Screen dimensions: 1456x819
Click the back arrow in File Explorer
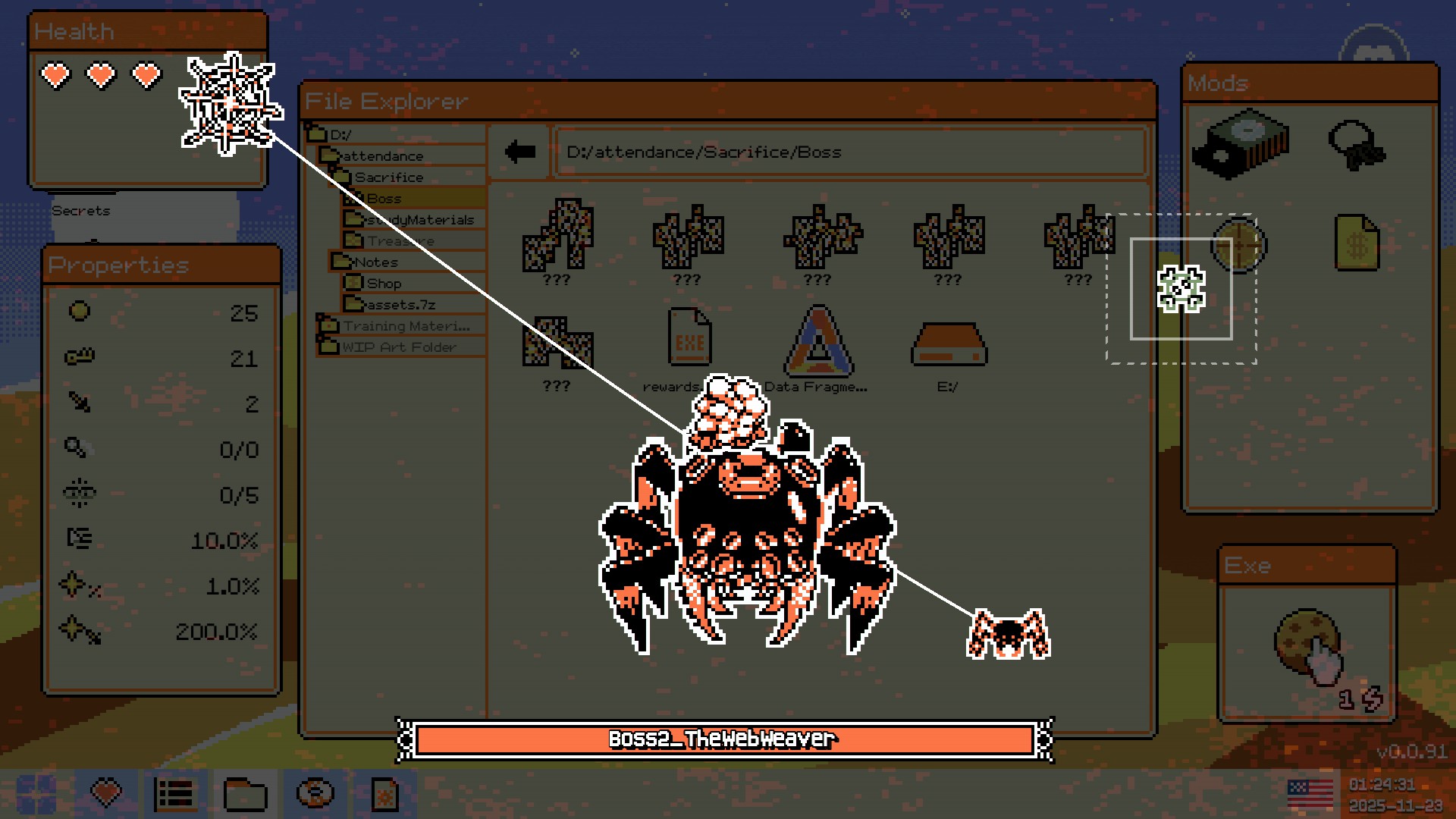click(x=520, y=152)
